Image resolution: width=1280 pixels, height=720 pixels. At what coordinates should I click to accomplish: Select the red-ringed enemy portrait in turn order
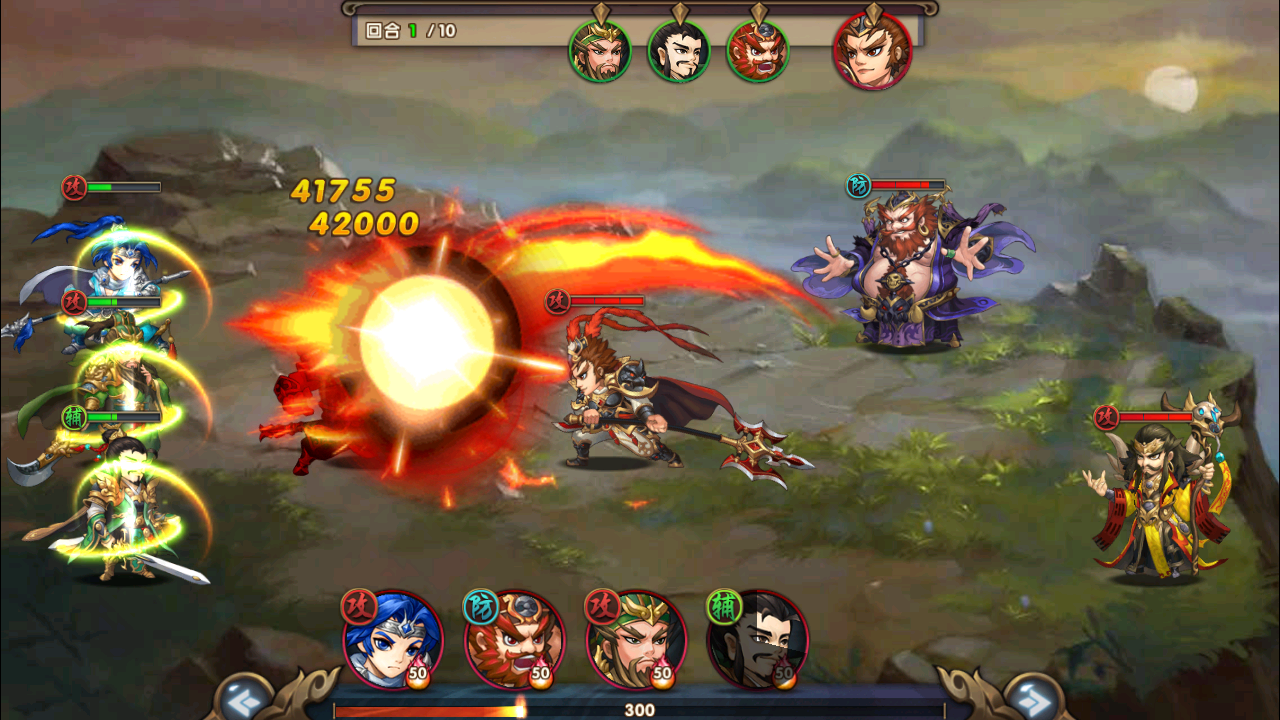872,51
